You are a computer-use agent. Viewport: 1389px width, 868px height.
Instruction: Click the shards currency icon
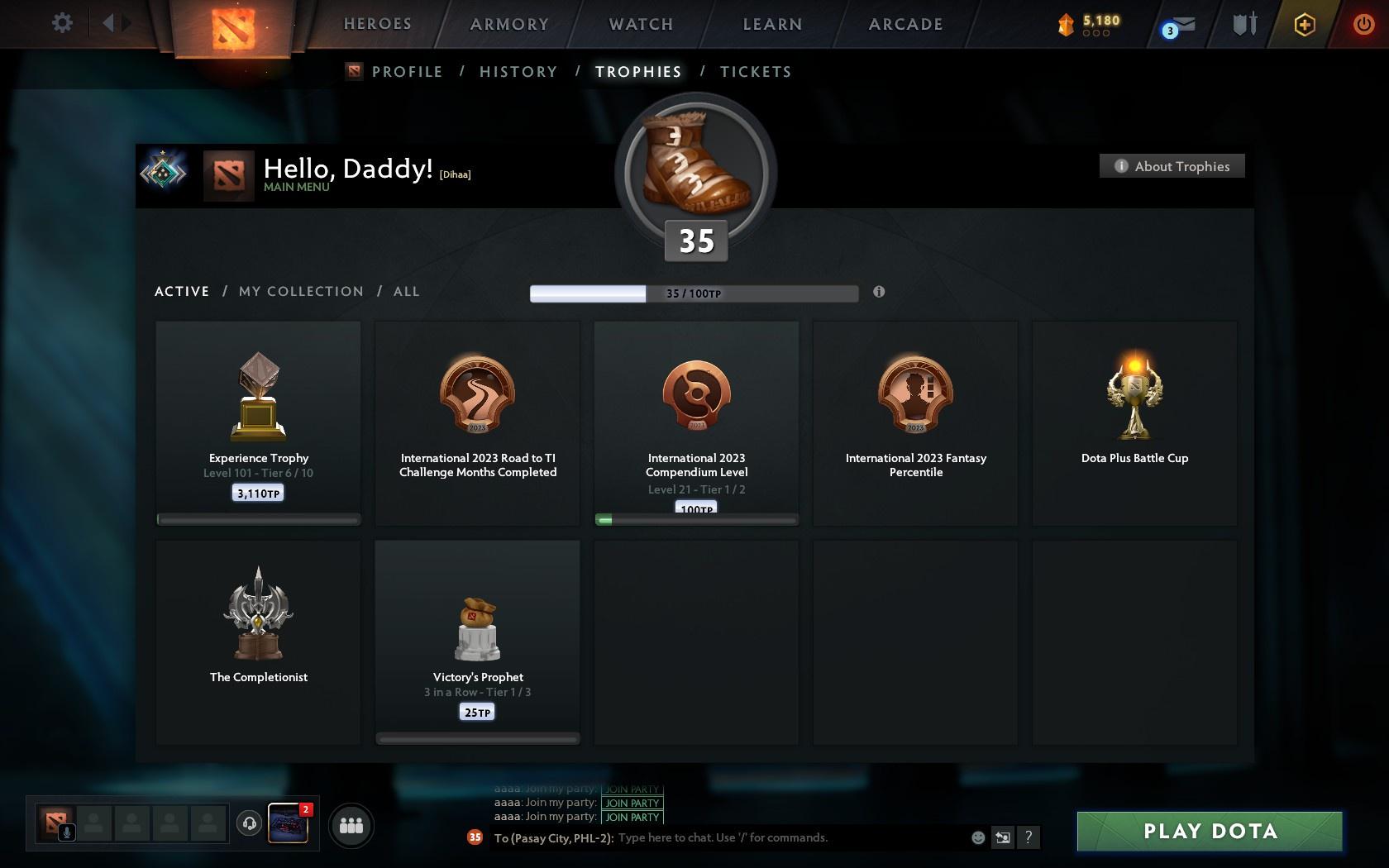click(x=1065, y=25)
